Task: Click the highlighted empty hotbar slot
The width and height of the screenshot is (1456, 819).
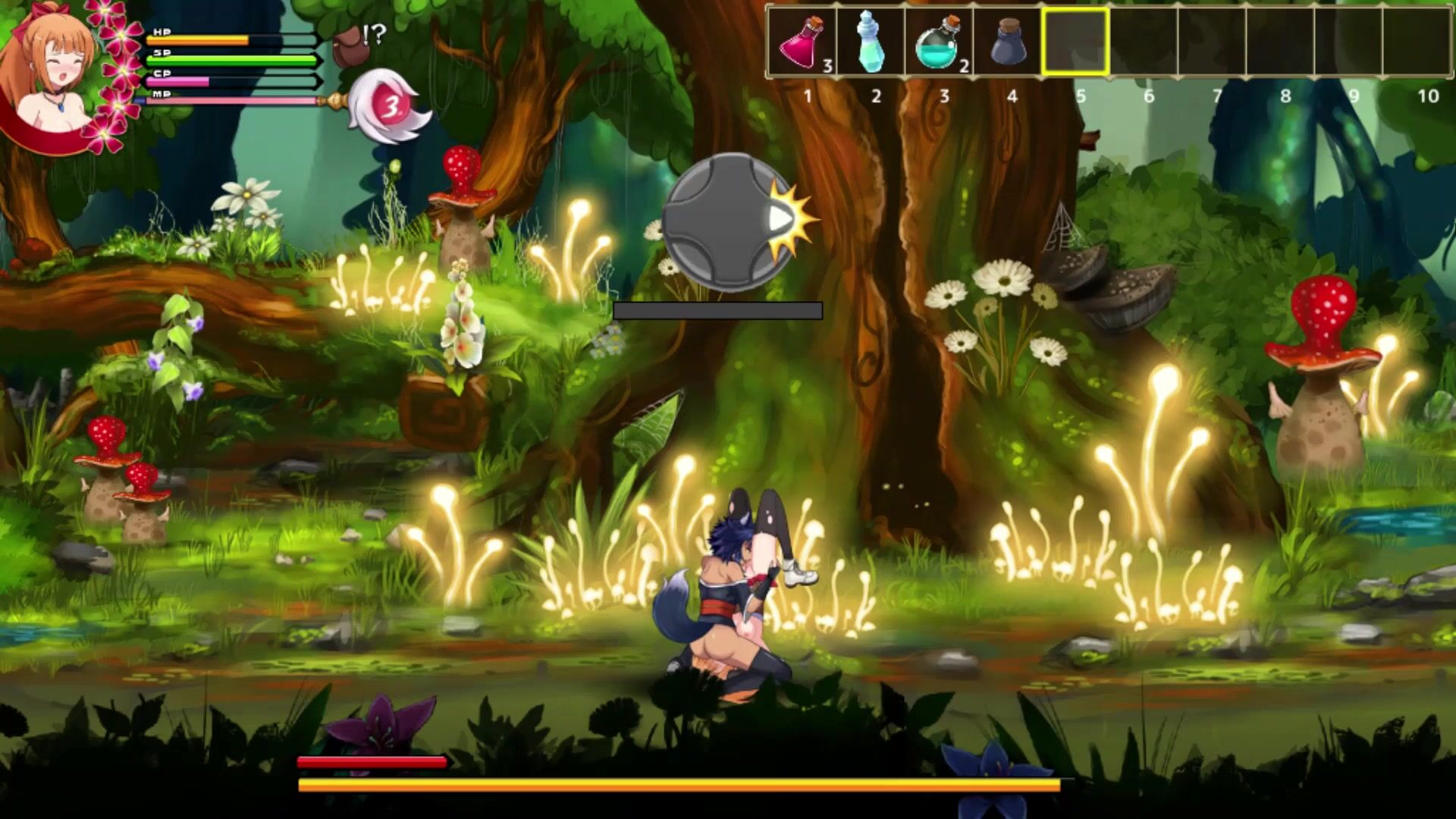Action: (1076, 42)
